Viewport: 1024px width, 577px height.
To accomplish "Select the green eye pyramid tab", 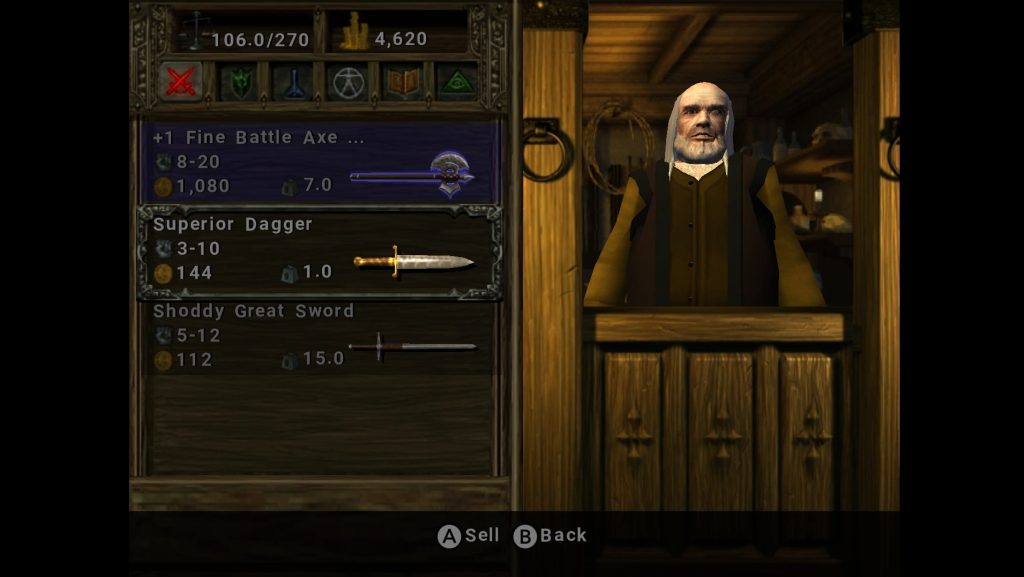I will (457, 83).
